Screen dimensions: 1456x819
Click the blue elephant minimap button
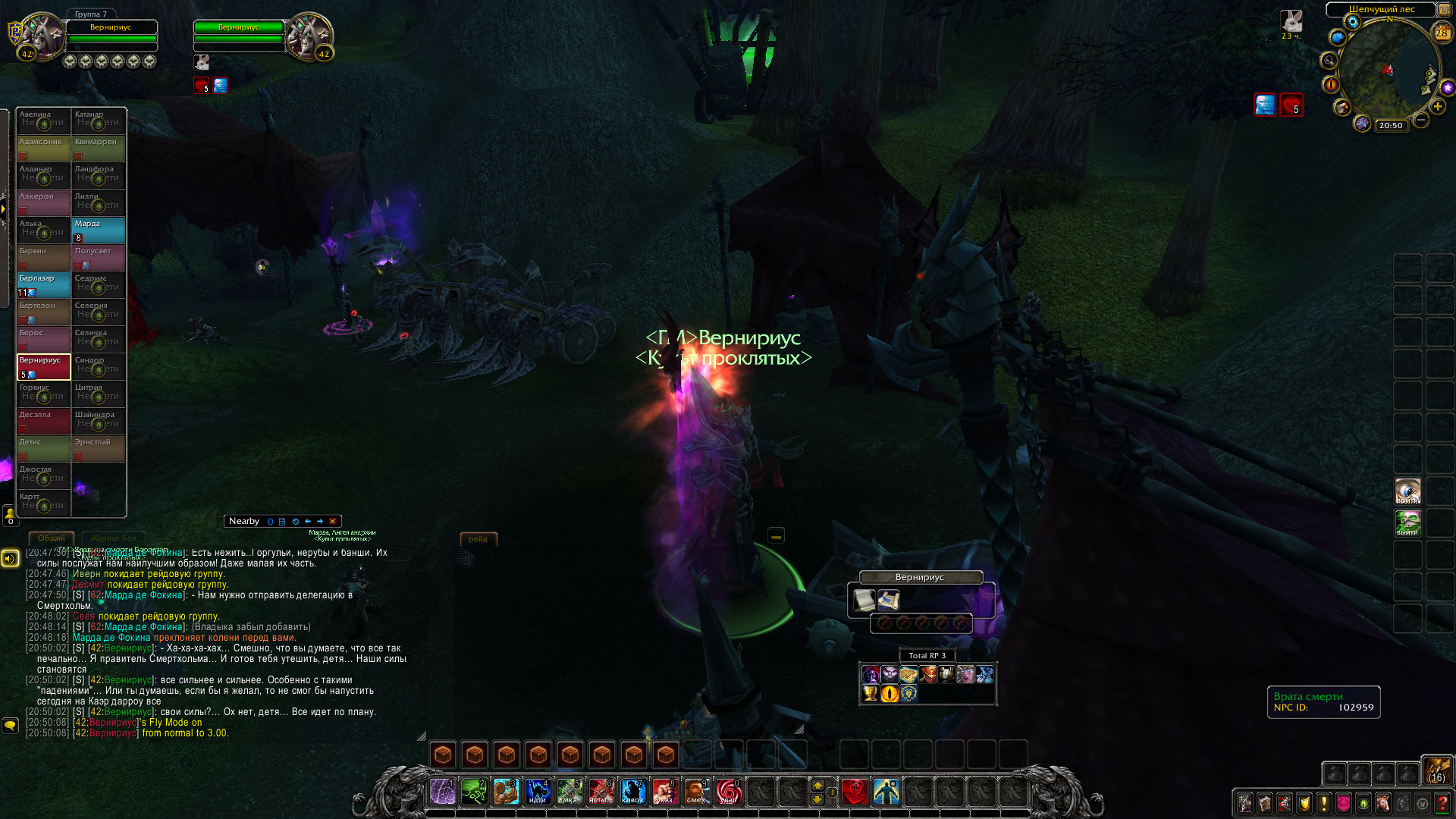[1337, 37]
